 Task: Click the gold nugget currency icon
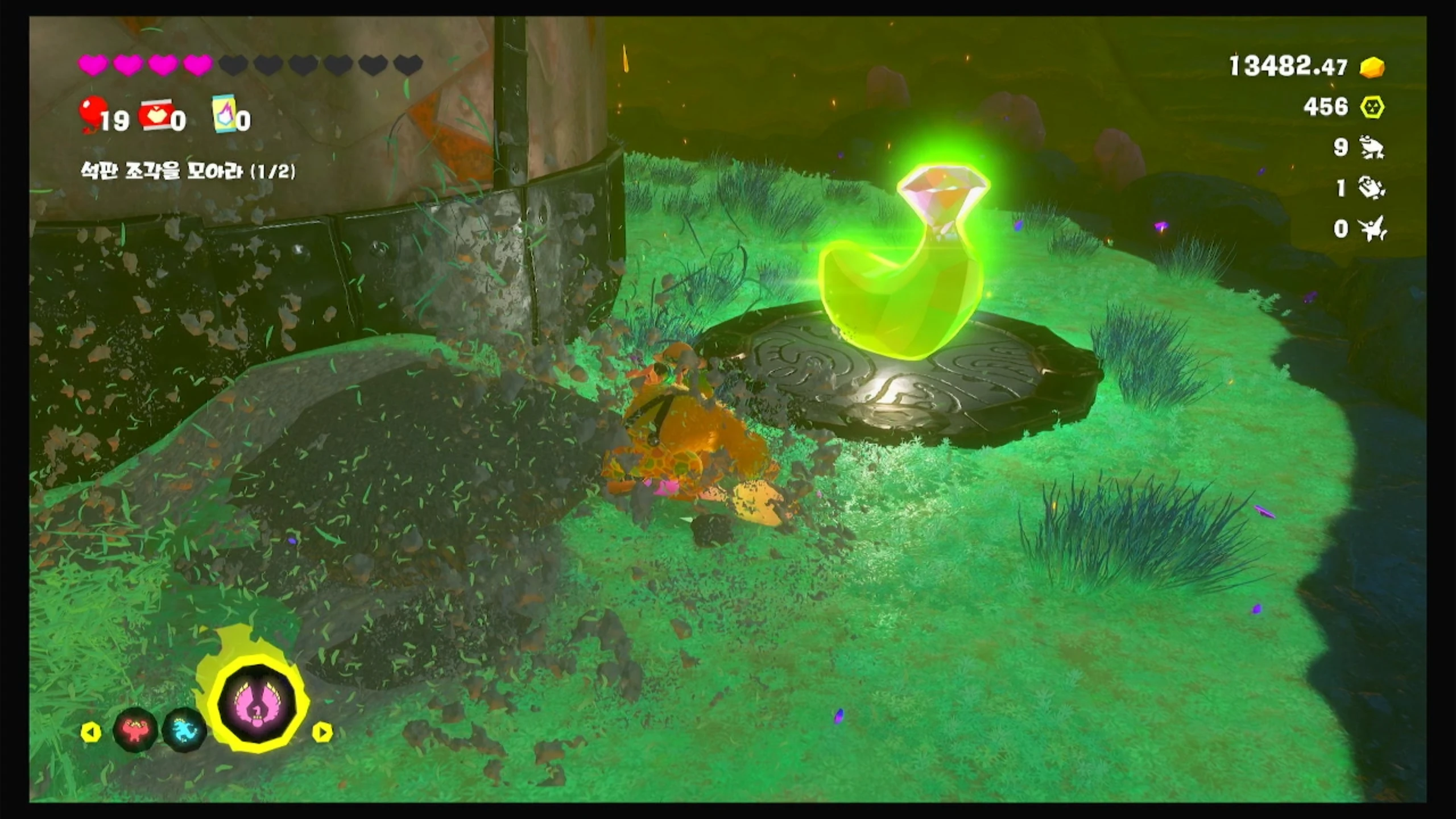(1372, 68)
